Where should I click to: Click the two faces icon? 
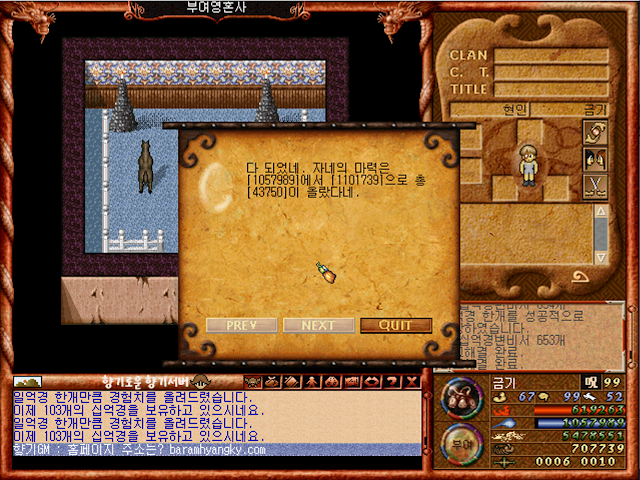[595, 159]
